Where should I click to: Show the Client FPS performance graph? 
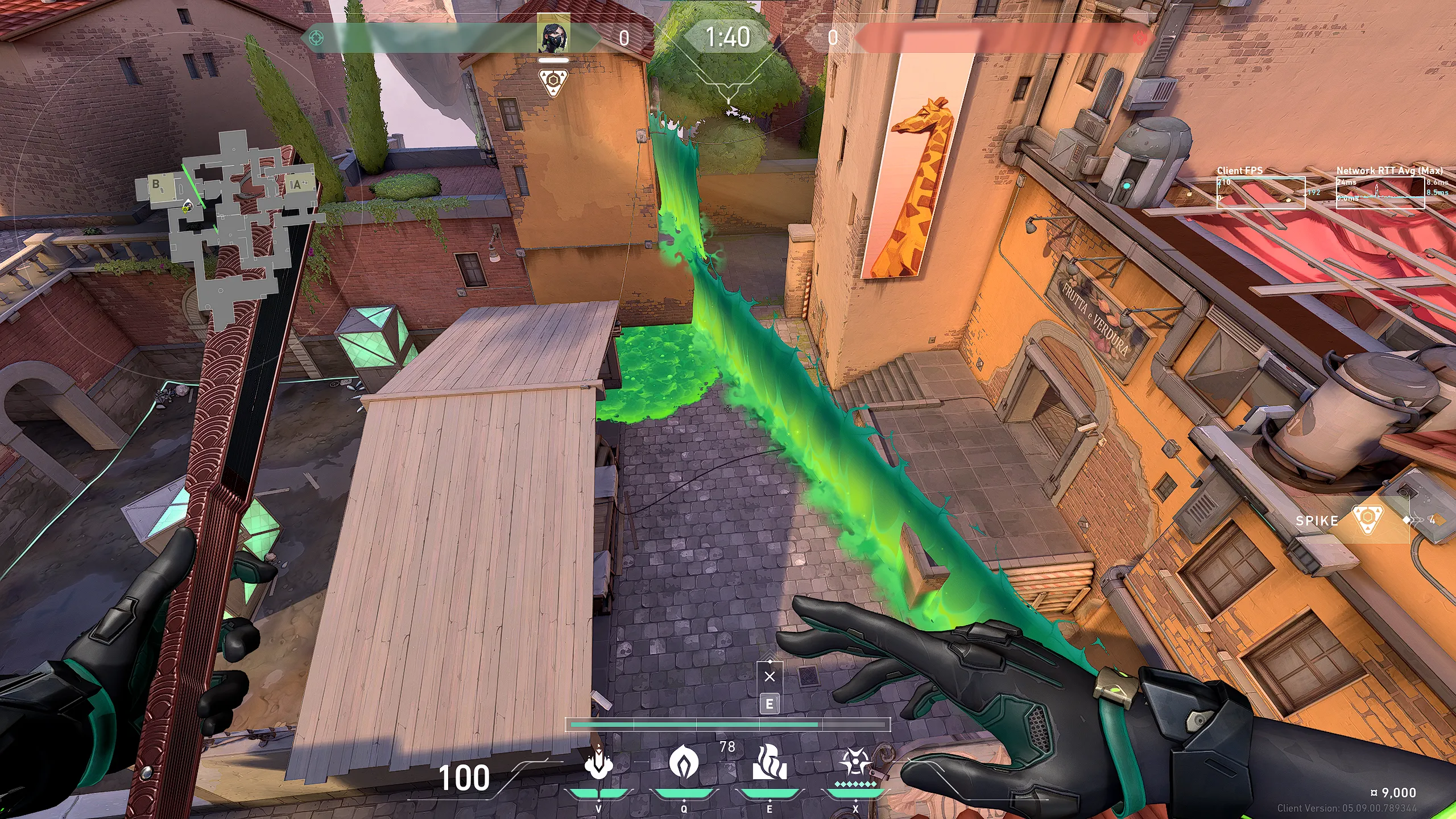tap(1261, 193)
